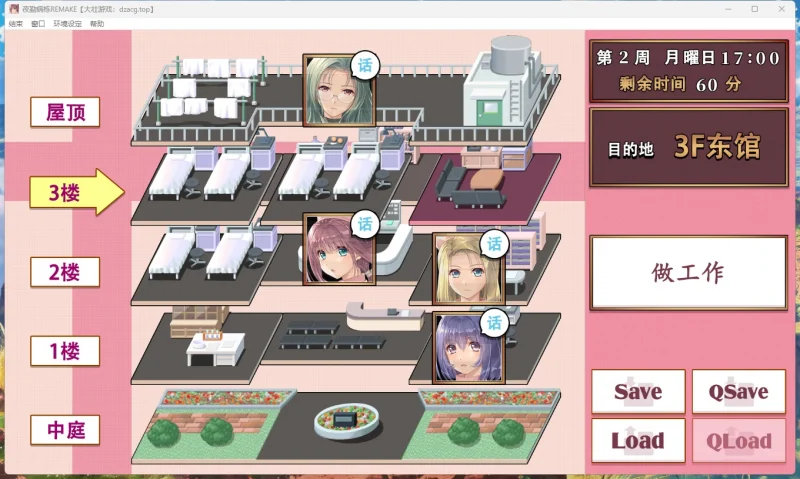This screenshot has width=800, height=479.
Task: Open the Load menu
Action: 638,440
